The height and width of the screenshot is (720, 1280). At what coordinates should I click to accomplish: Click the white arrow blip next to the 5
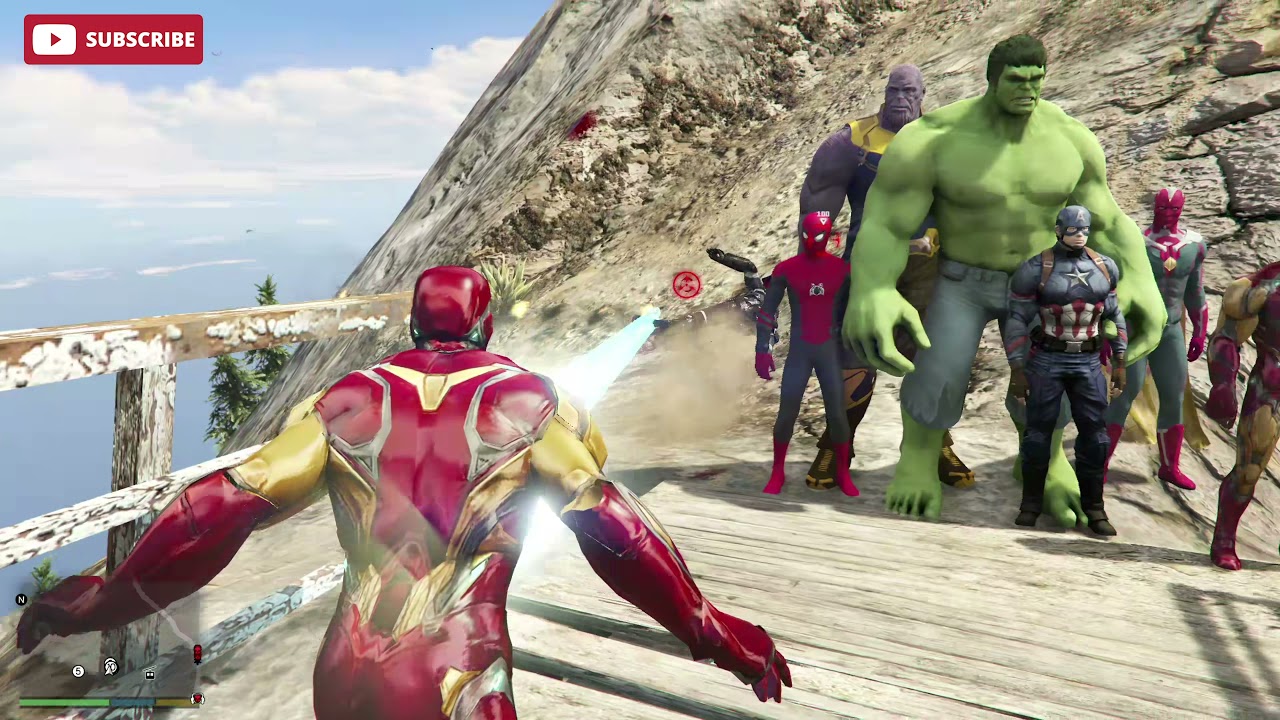110,667
